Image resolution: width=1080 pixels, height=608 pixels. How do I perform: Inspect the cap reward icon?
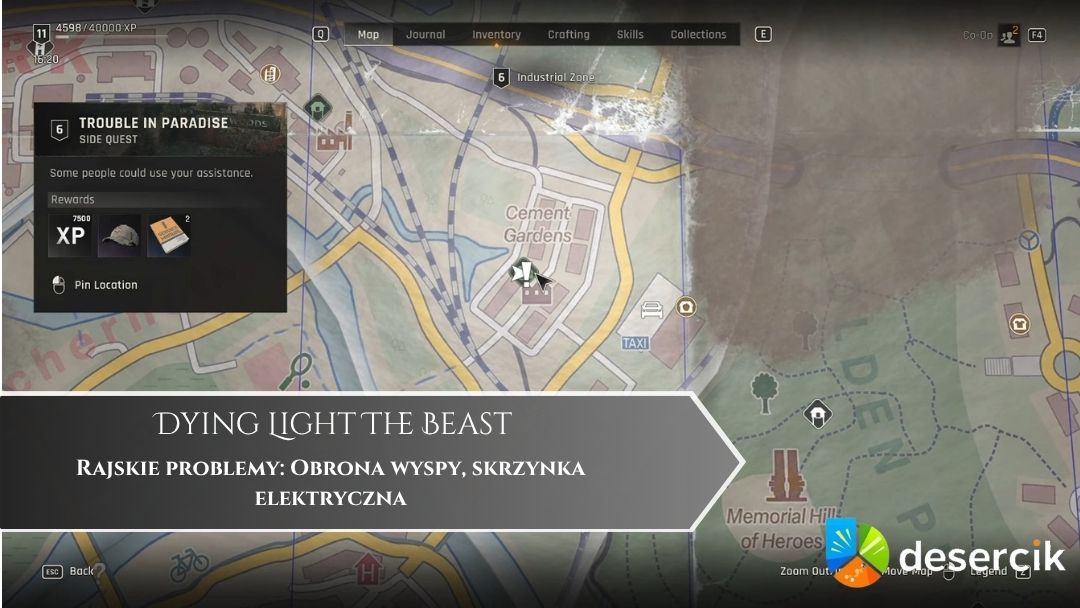(119, 236)
